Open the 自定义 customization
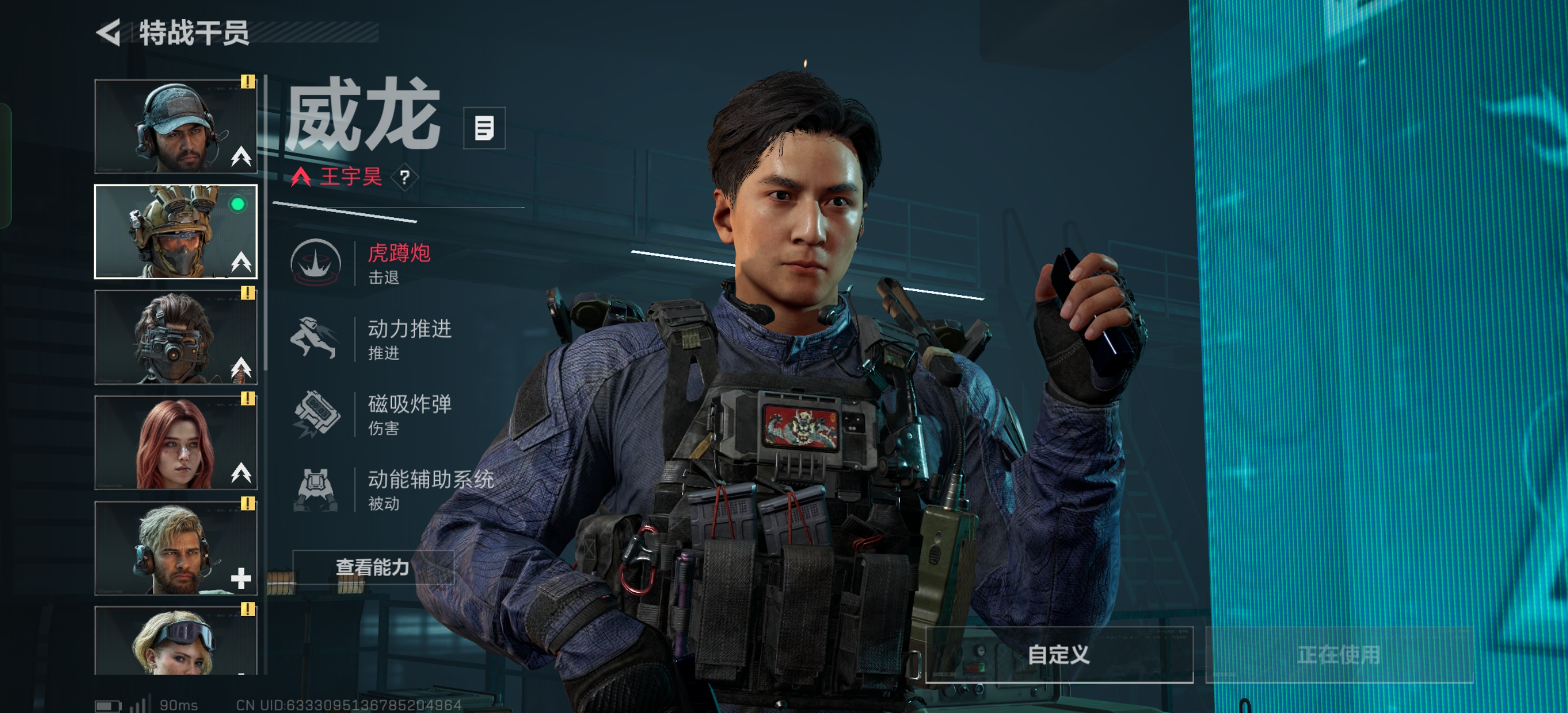The height and width of the screenshot is (713, 1568). click(x=1059, y=654)
